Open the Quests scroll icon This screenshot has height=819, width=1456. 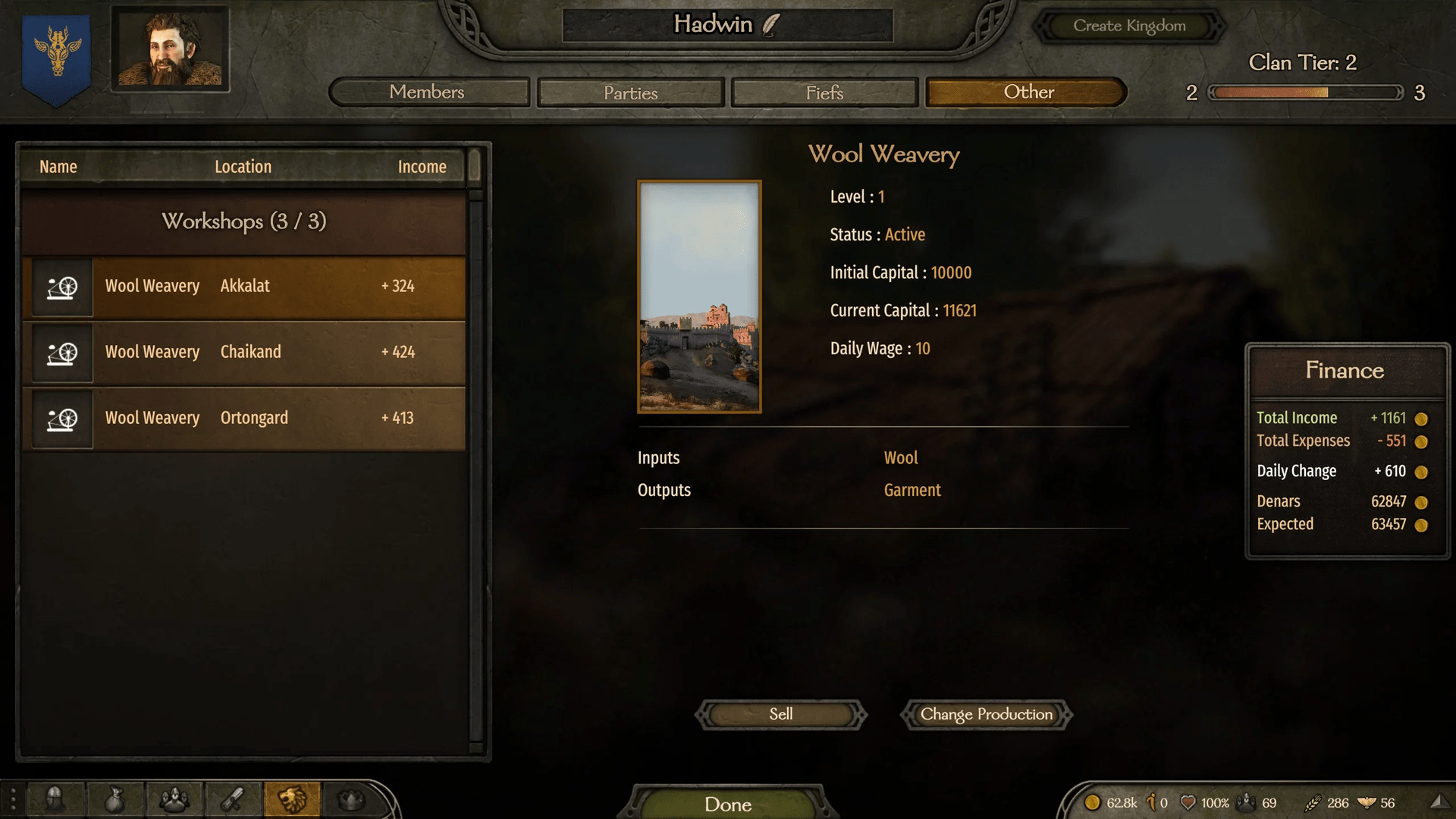(234, 799)
